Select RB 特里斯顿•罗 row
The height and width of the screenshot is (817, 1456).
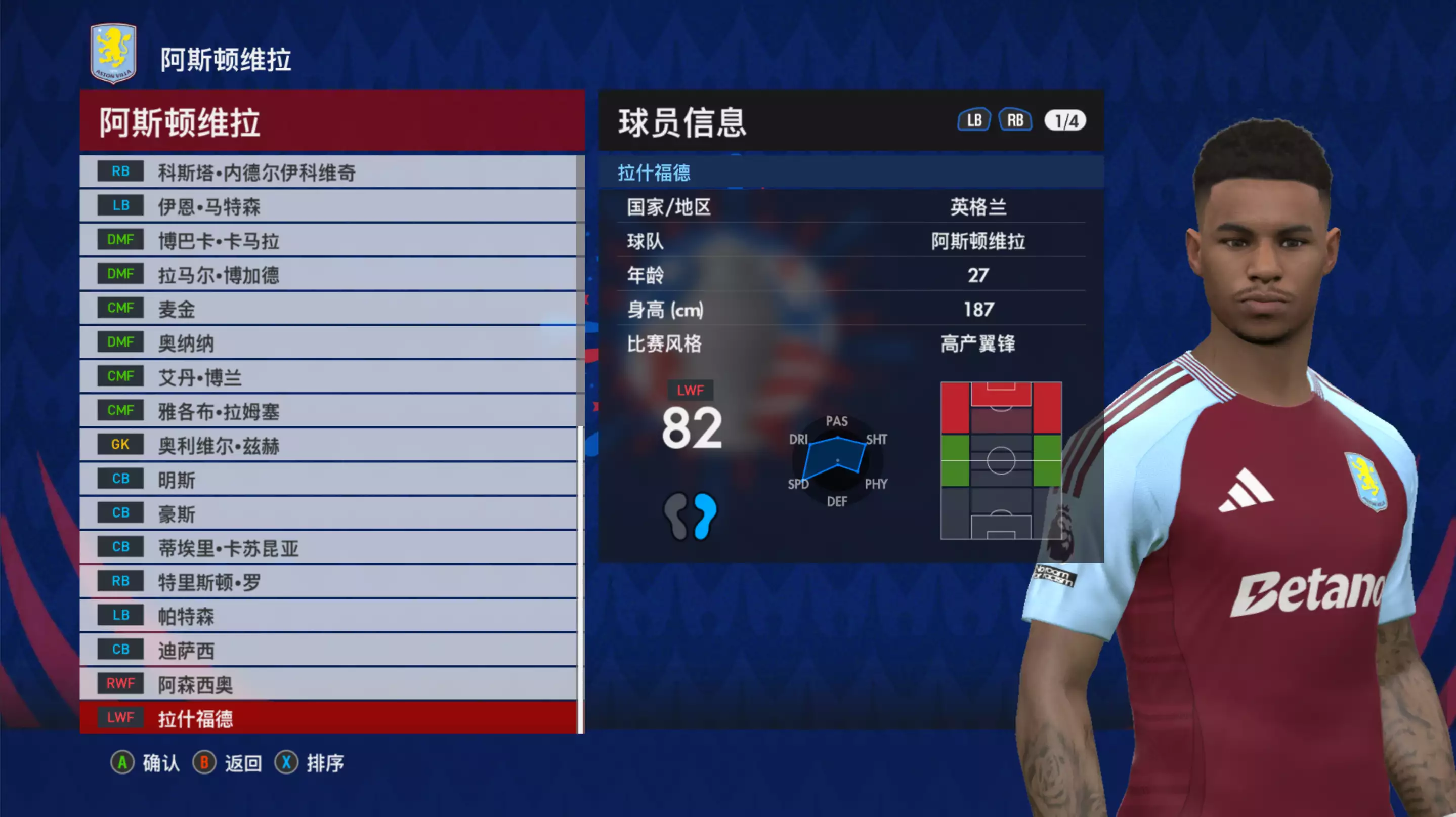click(x=328, y=581)
